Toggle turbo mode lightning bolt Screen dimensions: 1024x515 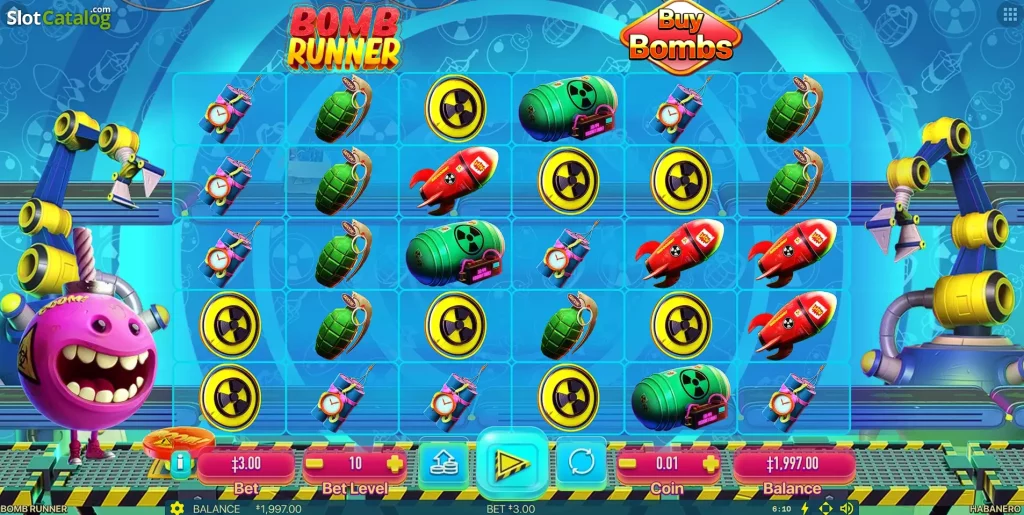coord(805,508)
